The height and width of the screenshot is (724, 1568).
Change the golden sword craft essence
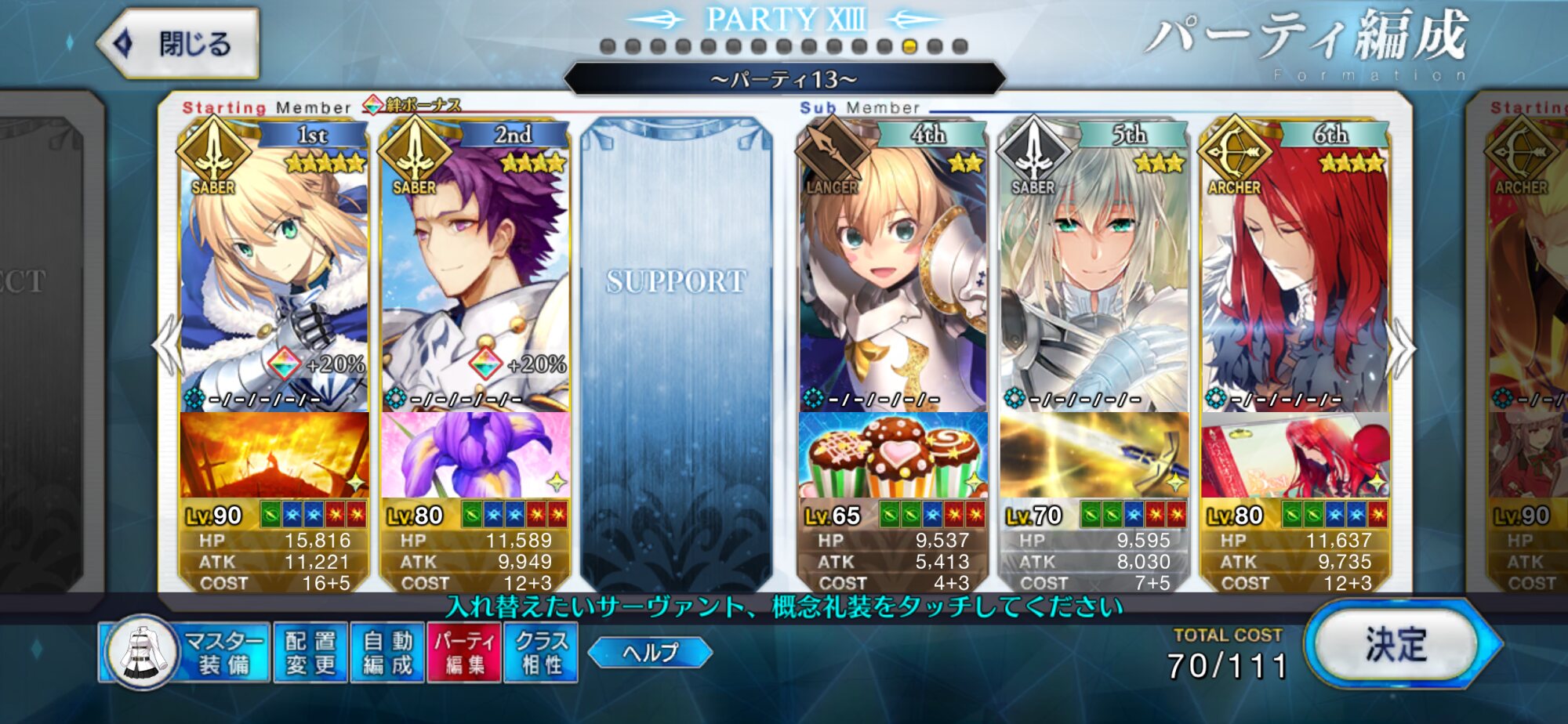point(1094,454)
